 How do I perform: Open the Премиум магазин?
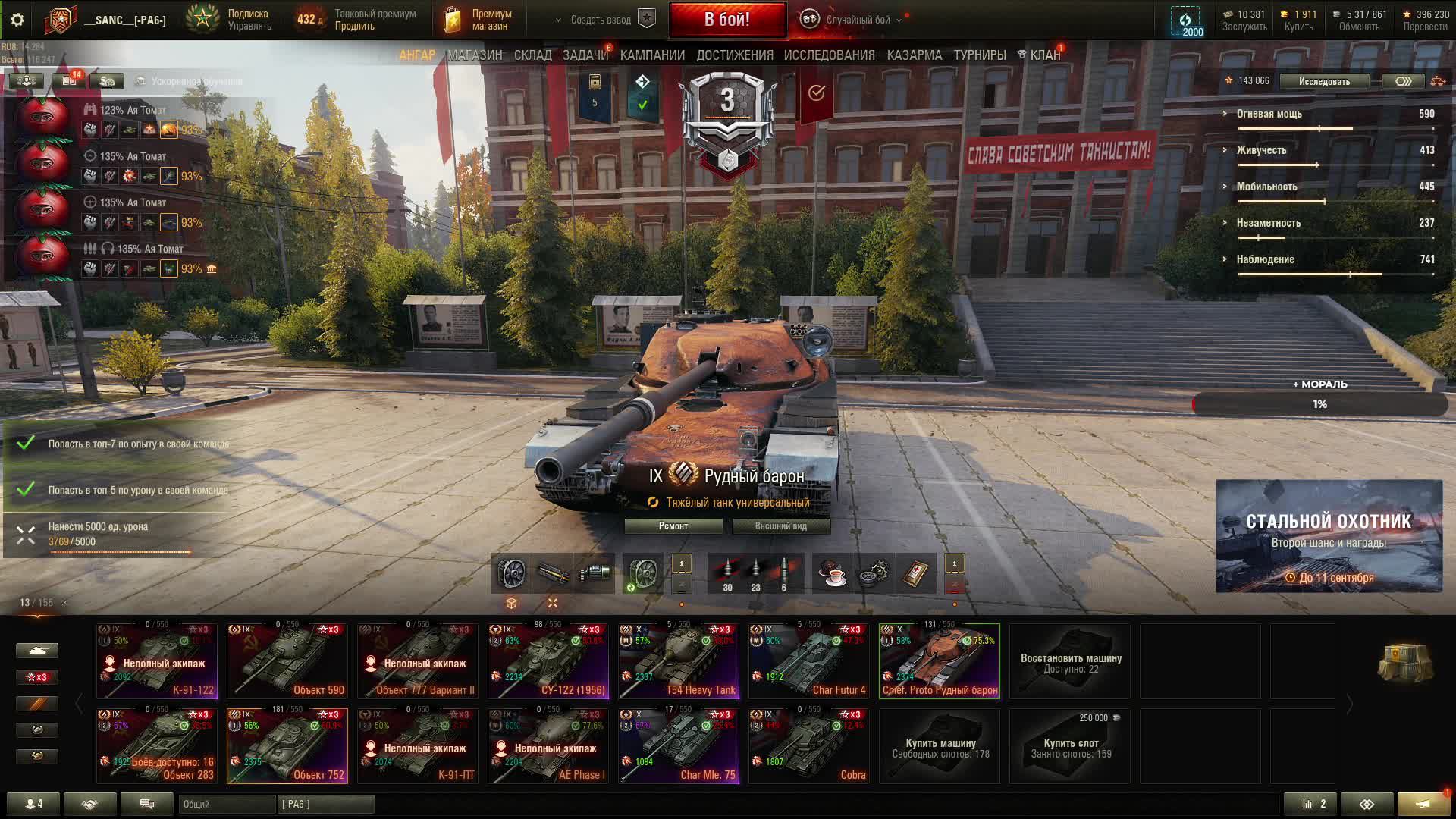478,20
